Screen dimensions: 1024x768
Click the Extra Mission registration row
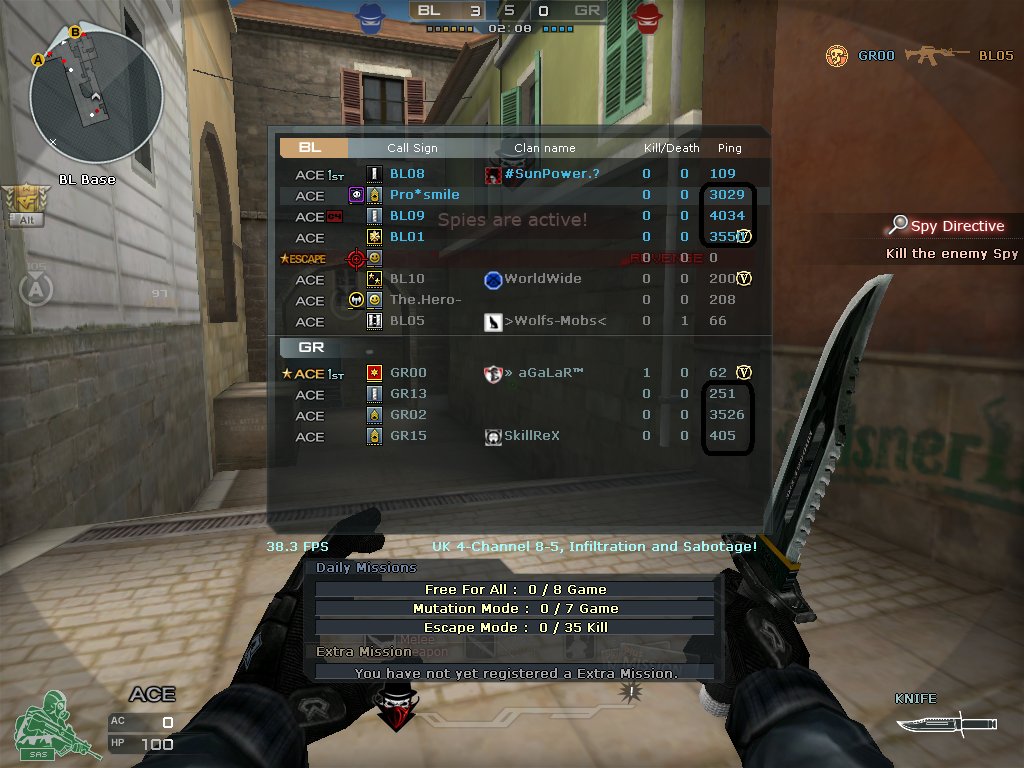point(515,673)
